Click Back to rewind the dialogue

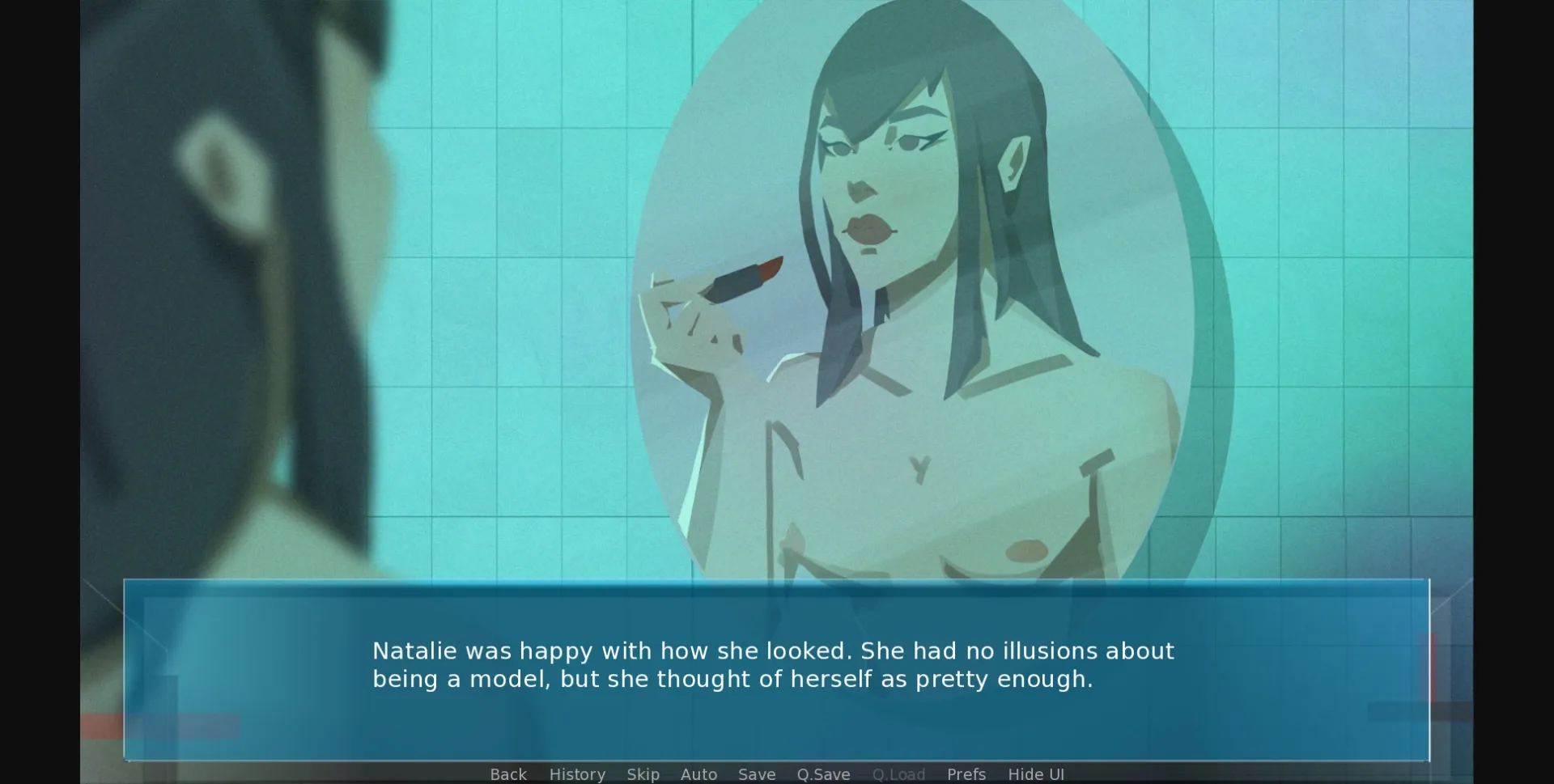coord(507,774)
